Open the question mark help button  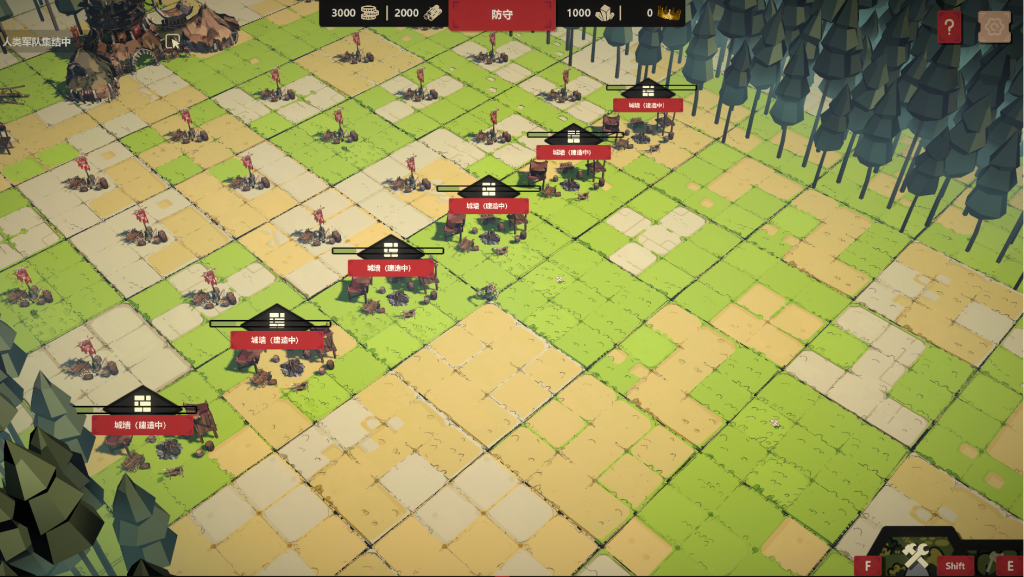coord(949,28)
